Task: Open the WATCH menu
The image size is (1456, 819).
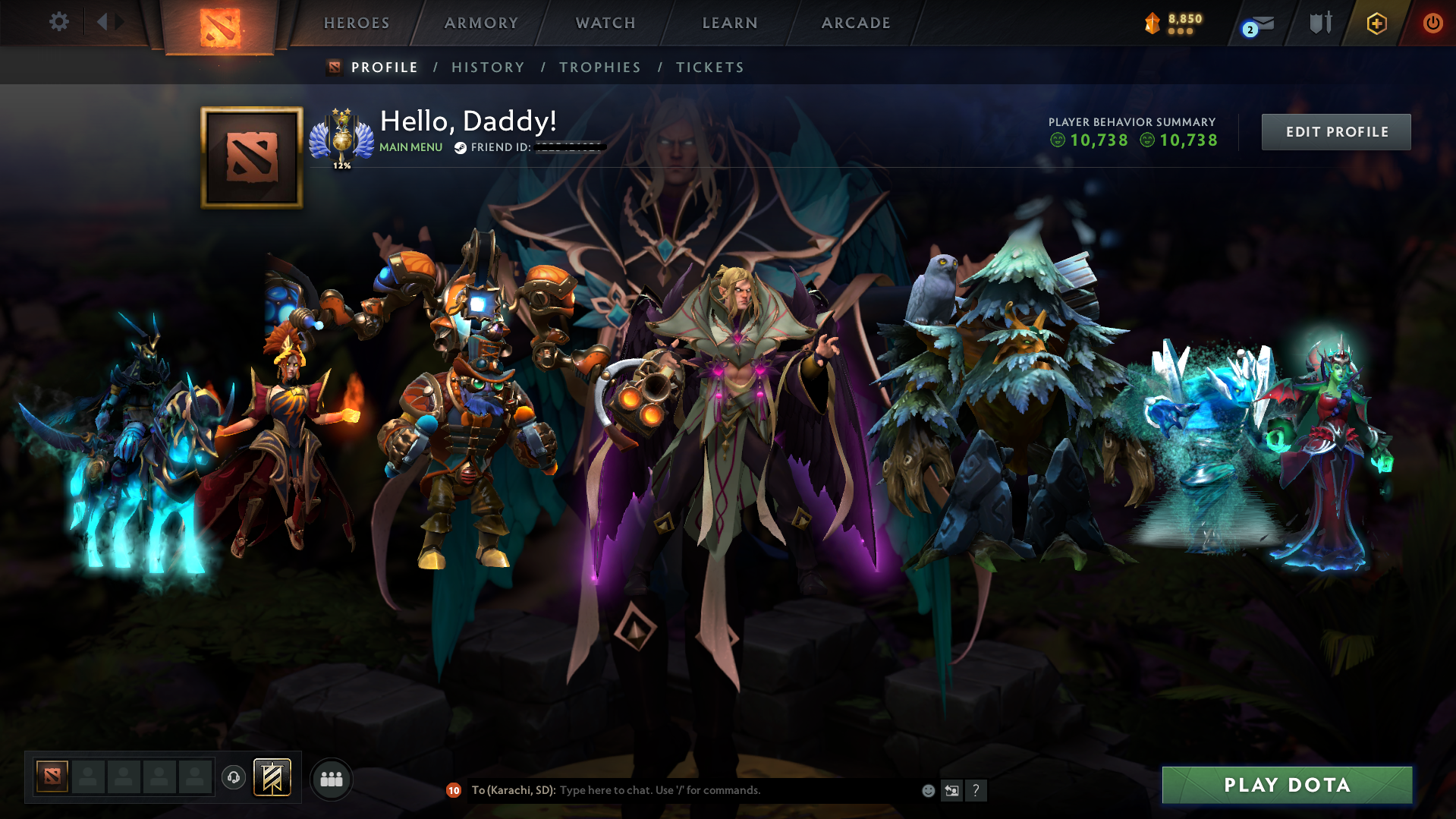Action: [x=605, y=23]
